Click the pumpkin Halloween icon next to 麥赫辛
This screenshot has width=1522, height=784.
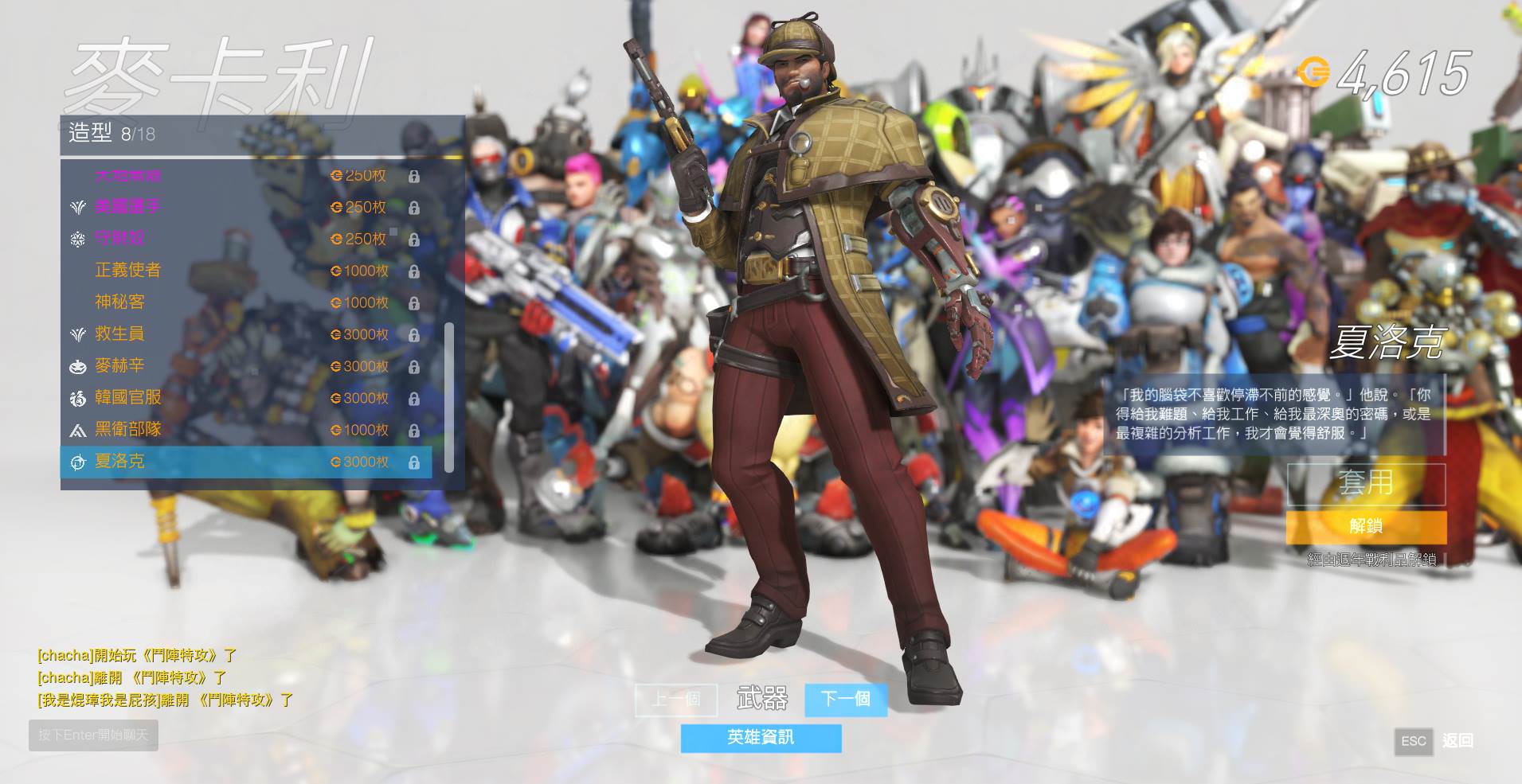(x=77, y=366)
